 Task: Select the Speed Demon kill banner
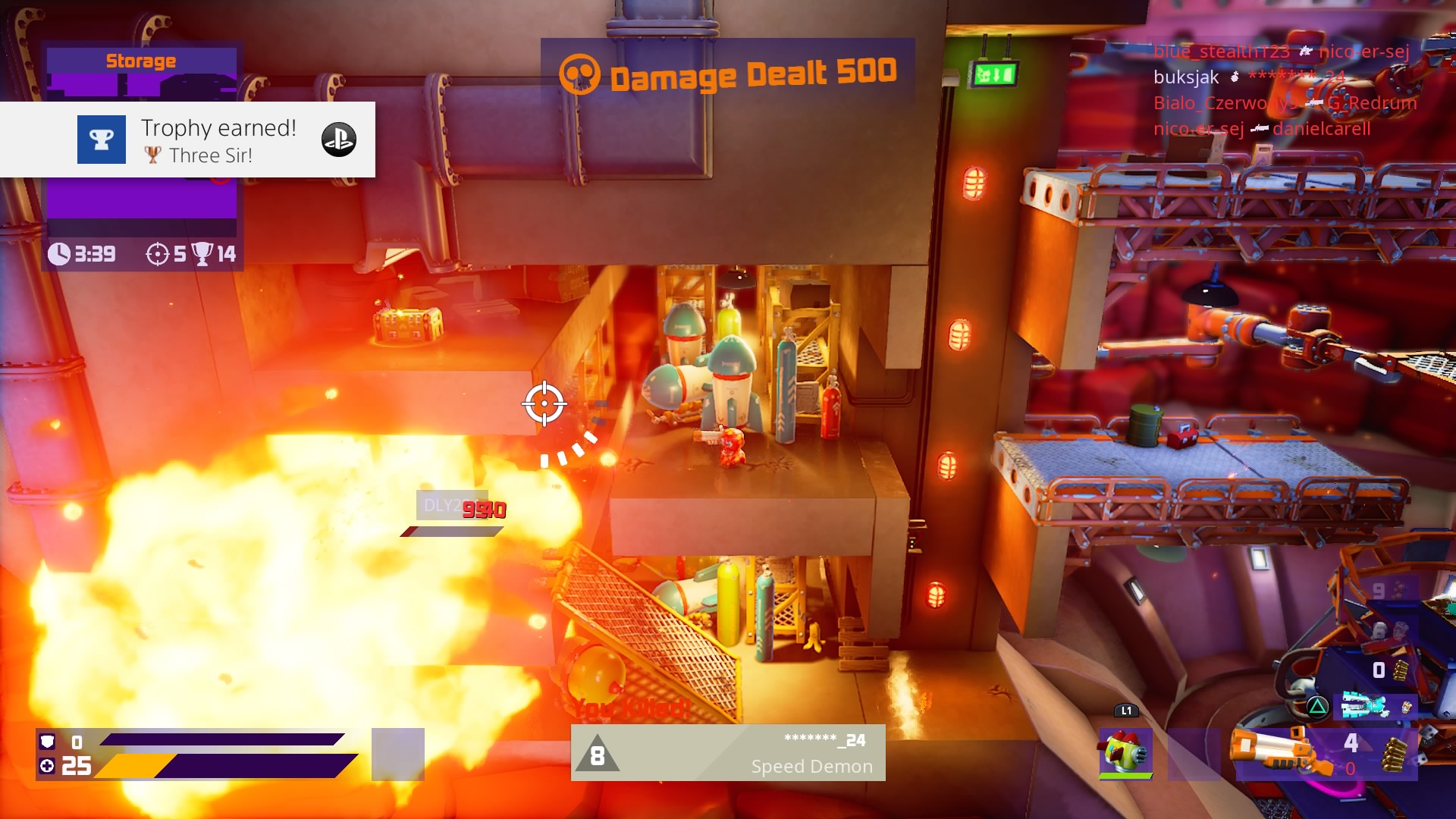tap(727, 753)
